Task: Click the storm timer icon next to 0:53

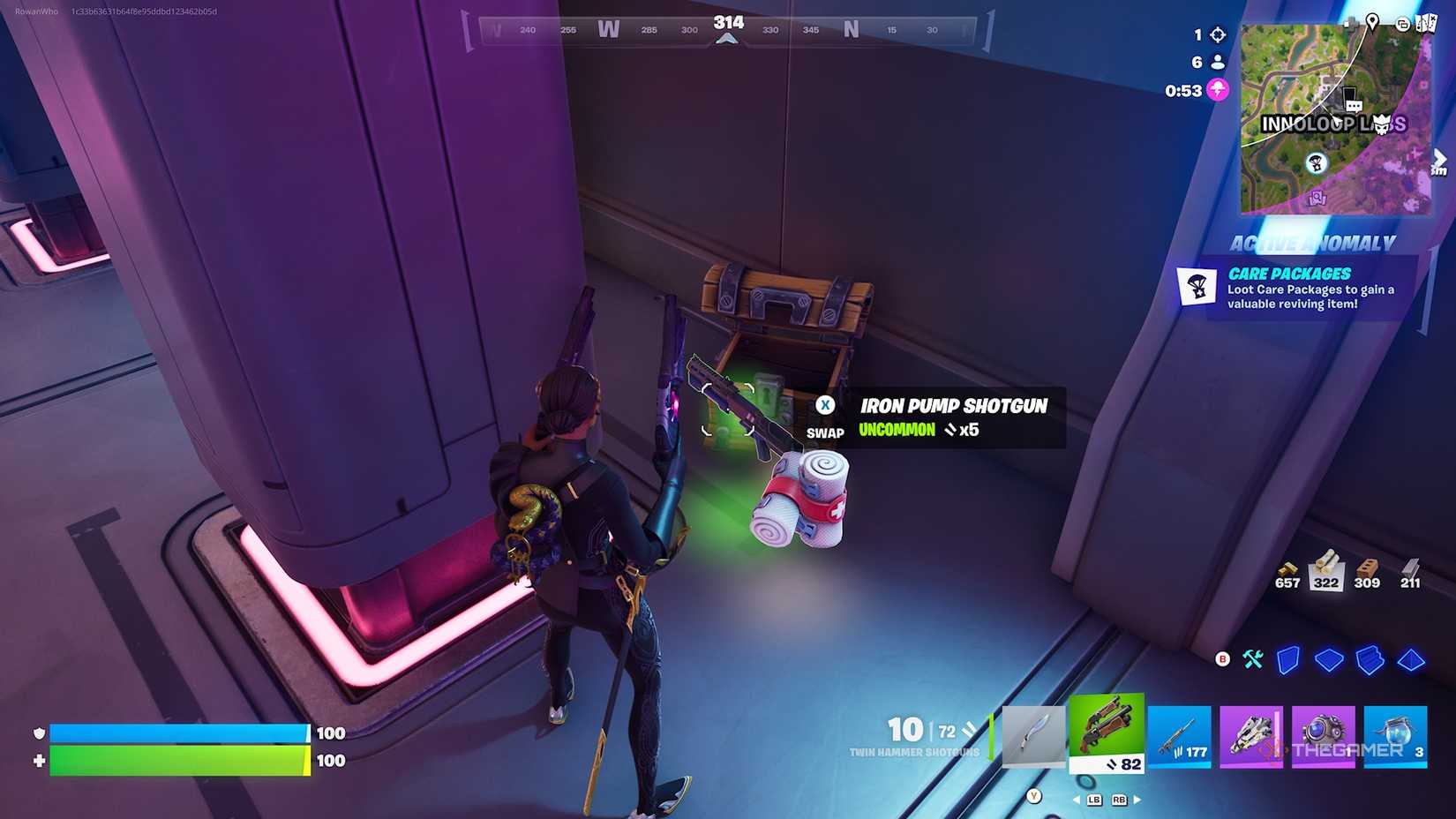Action: point(1218,89)
